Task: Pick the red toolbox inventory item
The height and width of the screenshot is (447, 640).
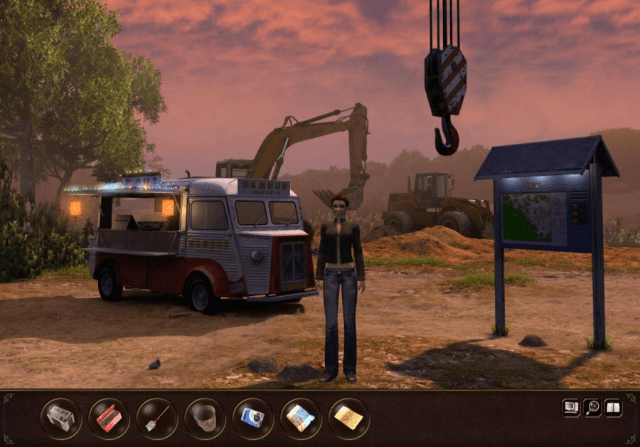Action: (x=109, y=418)
